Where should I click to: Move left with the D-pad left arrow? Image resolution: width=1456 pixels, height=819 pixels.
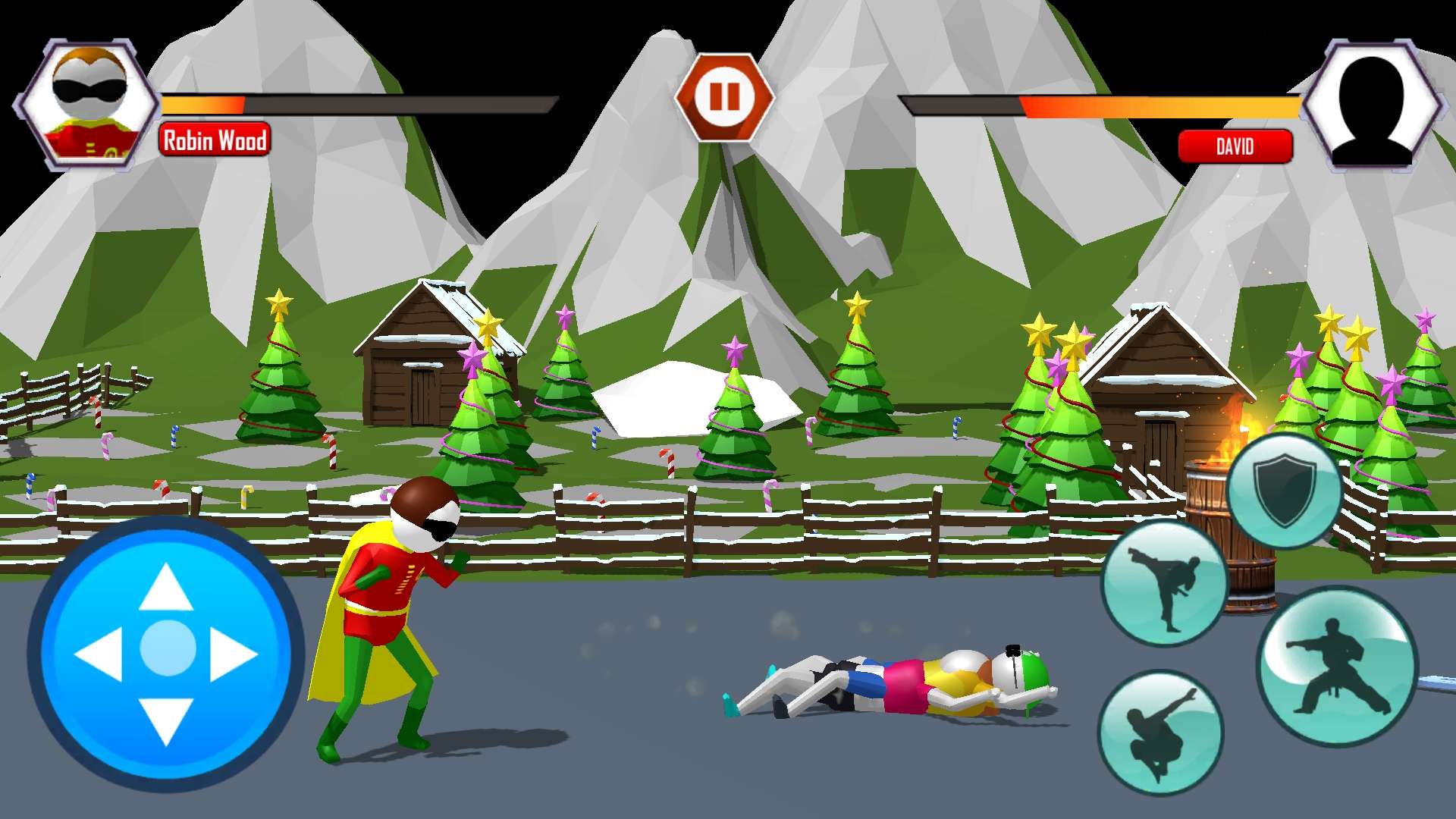pyautogui.click(x=99, y=654)
